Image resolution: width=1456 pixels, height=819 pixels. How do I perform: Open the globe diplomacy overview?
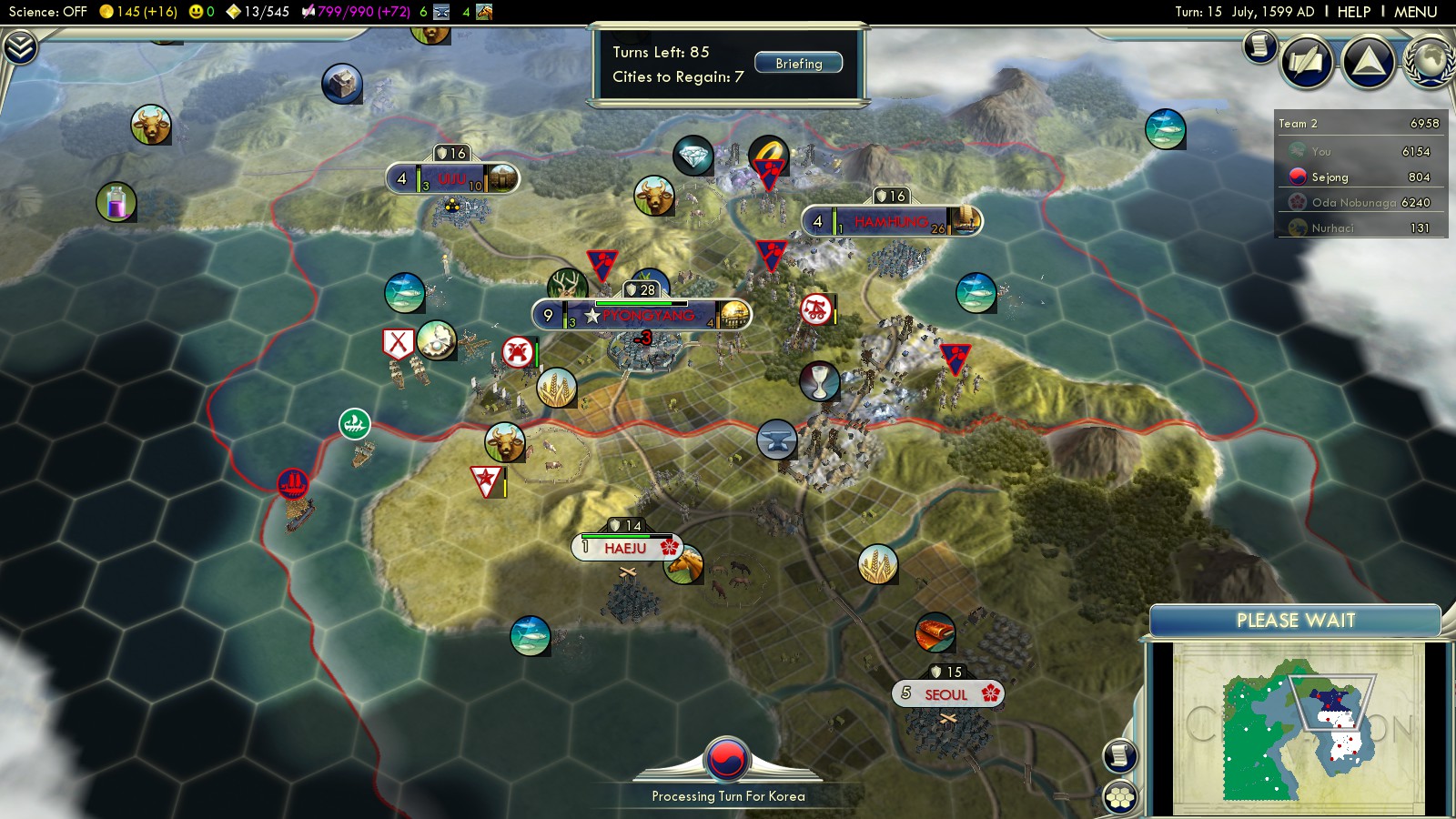(x=1431, y=61)
